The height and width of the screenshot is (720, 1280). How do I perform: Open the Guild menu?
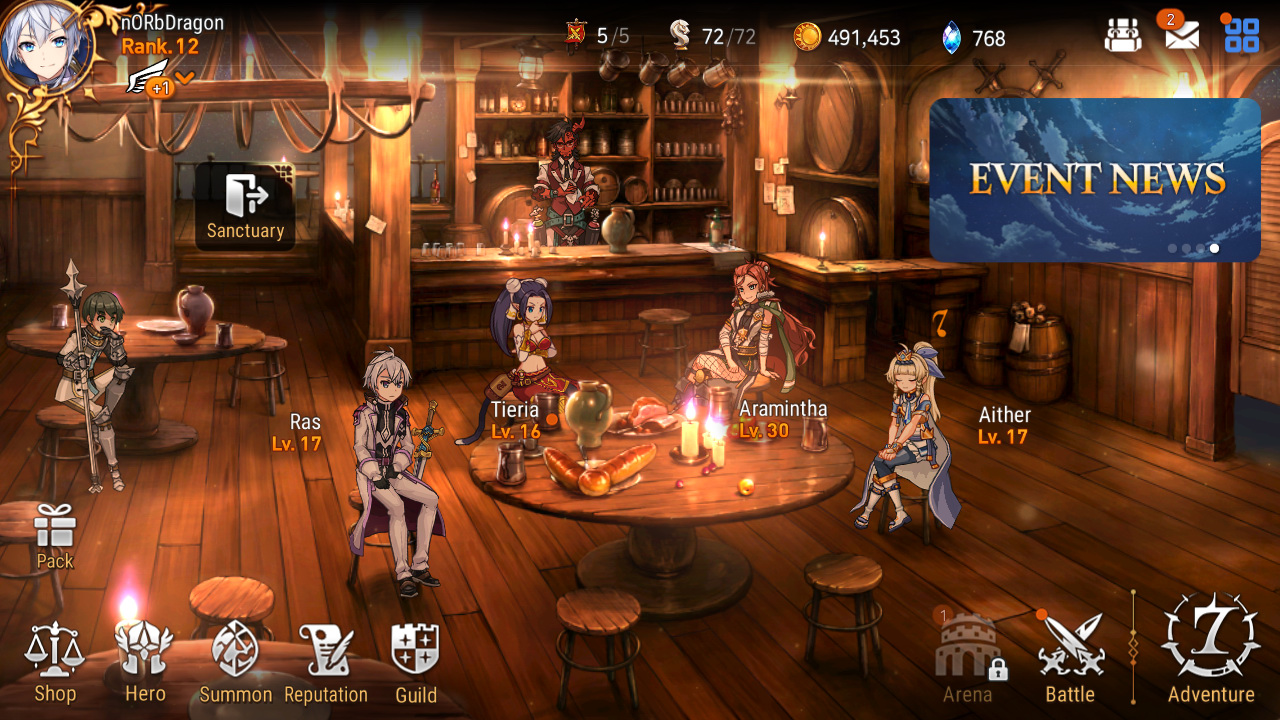coord(415,661)
